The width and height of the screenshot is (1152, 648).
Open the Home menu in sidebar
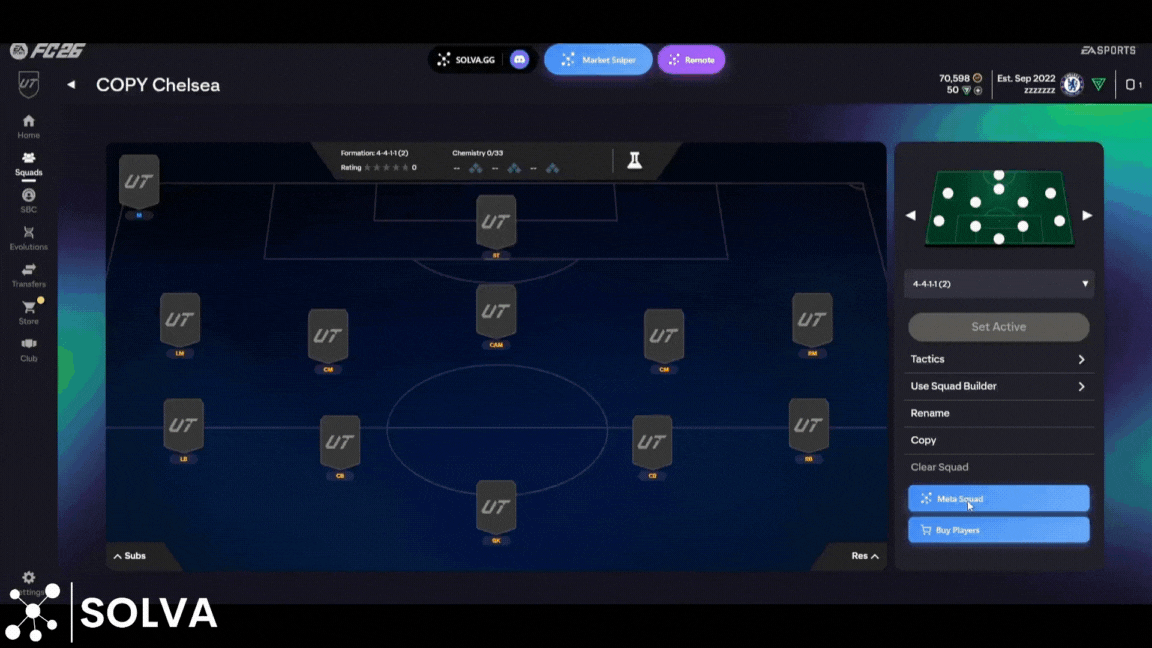(28, 126)
